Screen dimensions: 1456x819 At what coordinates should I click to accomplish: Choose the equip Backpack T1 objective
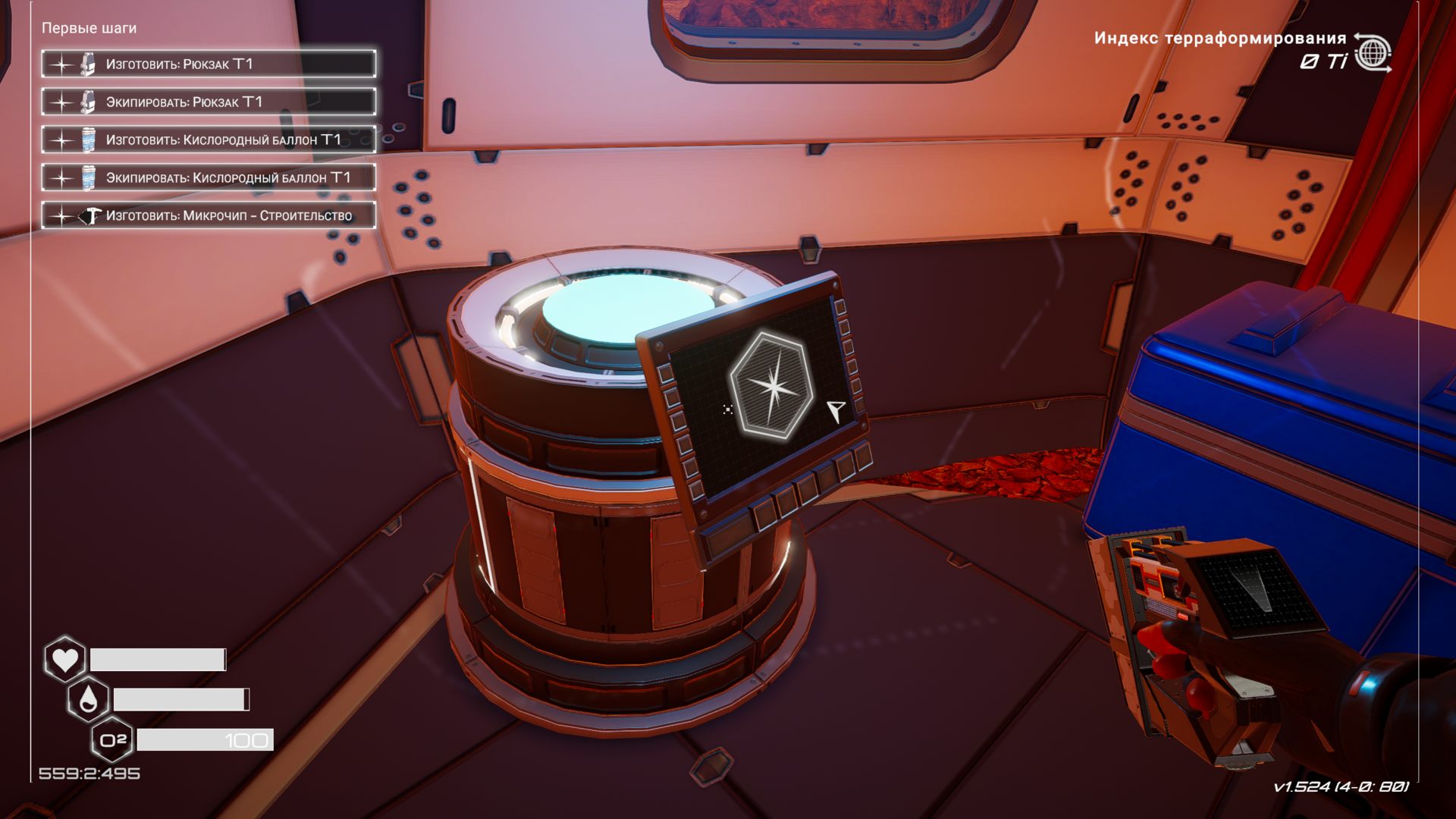[209, 102]
